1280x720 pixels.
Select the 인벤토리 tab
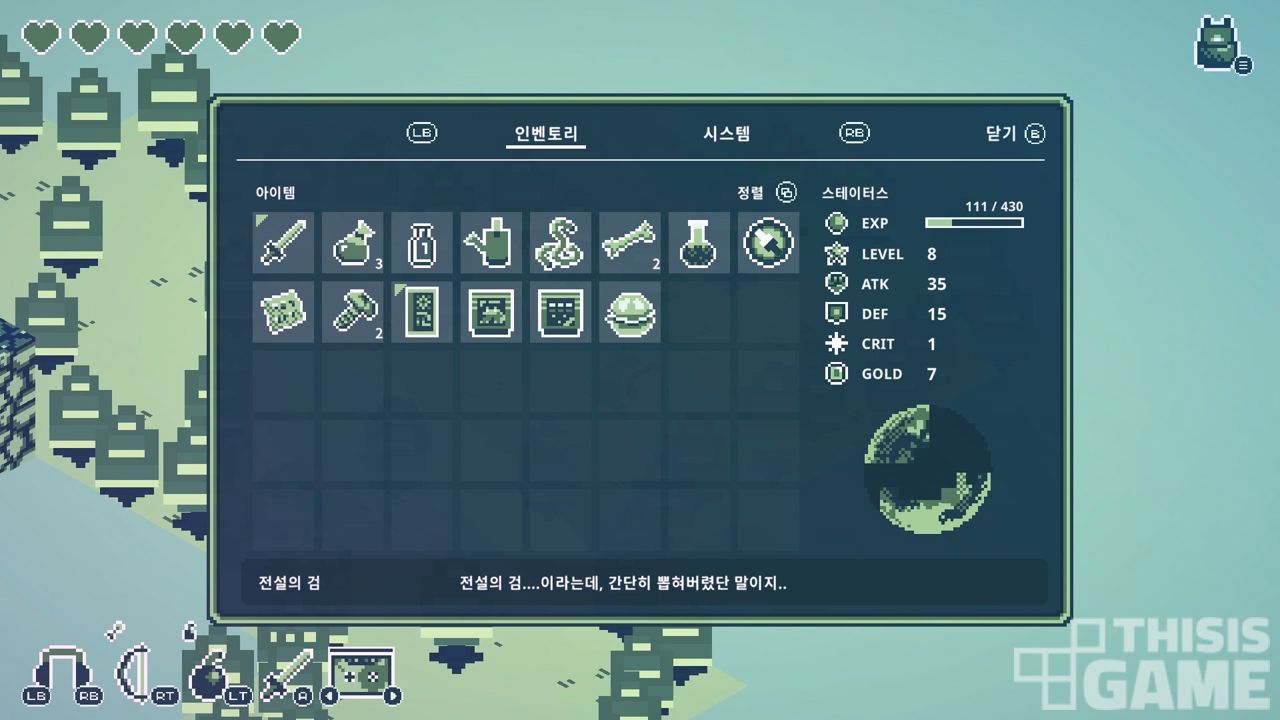[x=546, y=133]
